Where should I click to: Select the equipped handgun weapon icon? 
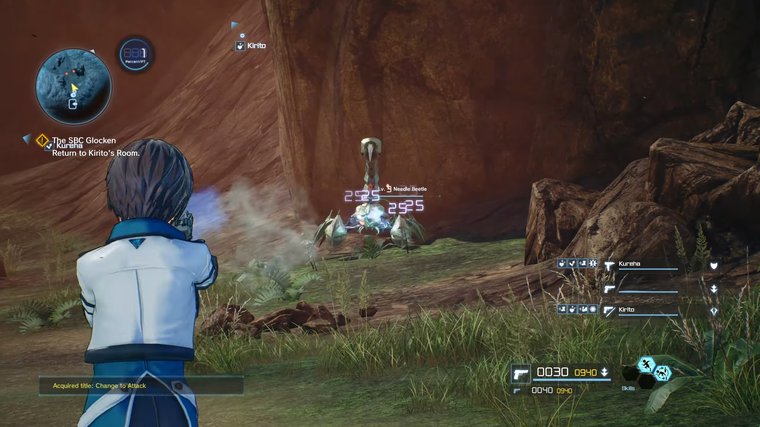[521, 373]
